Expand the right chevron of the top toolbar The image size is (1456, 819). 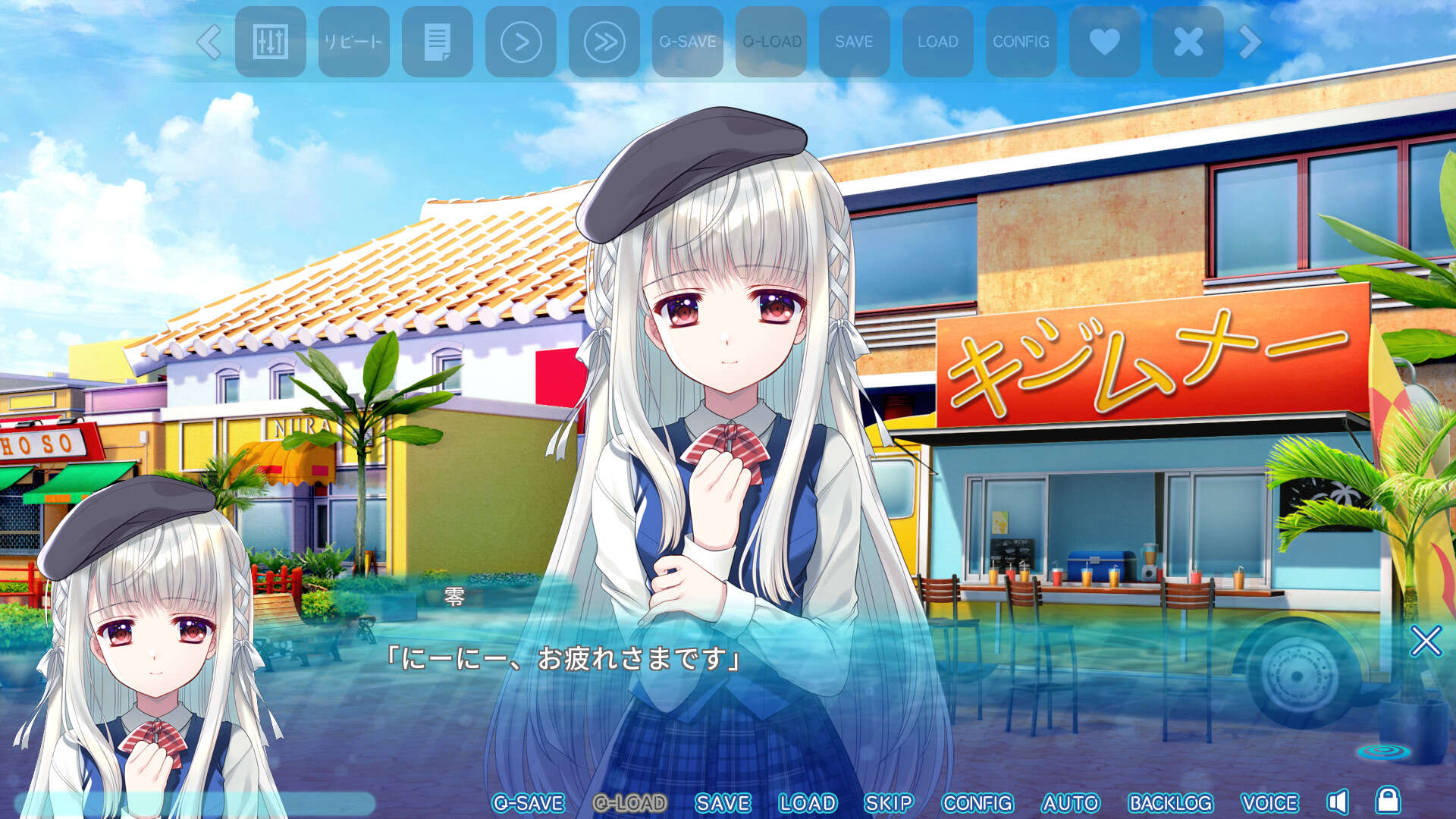[1247, 42]
